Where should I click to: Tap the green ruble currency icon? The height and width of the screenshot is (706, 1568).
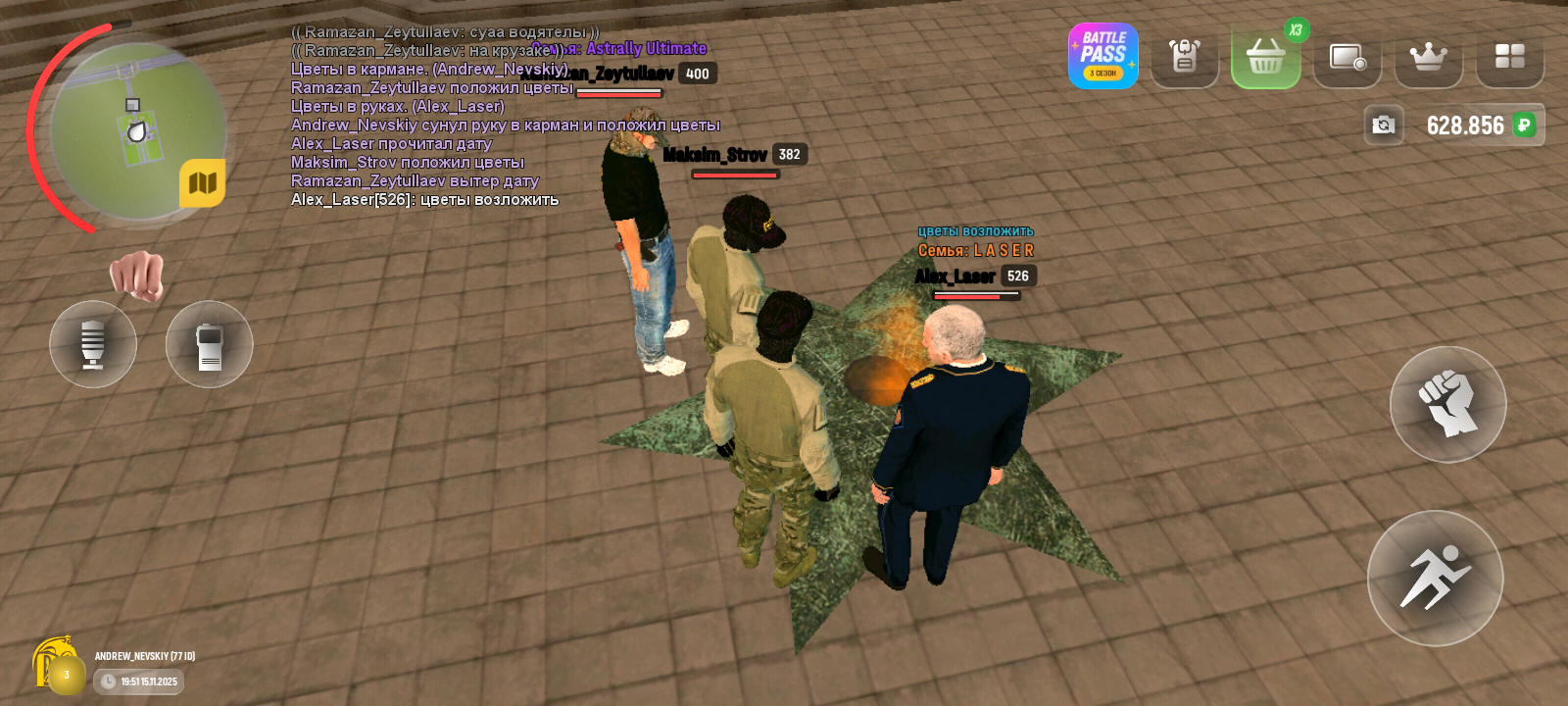coord(1524,125)
